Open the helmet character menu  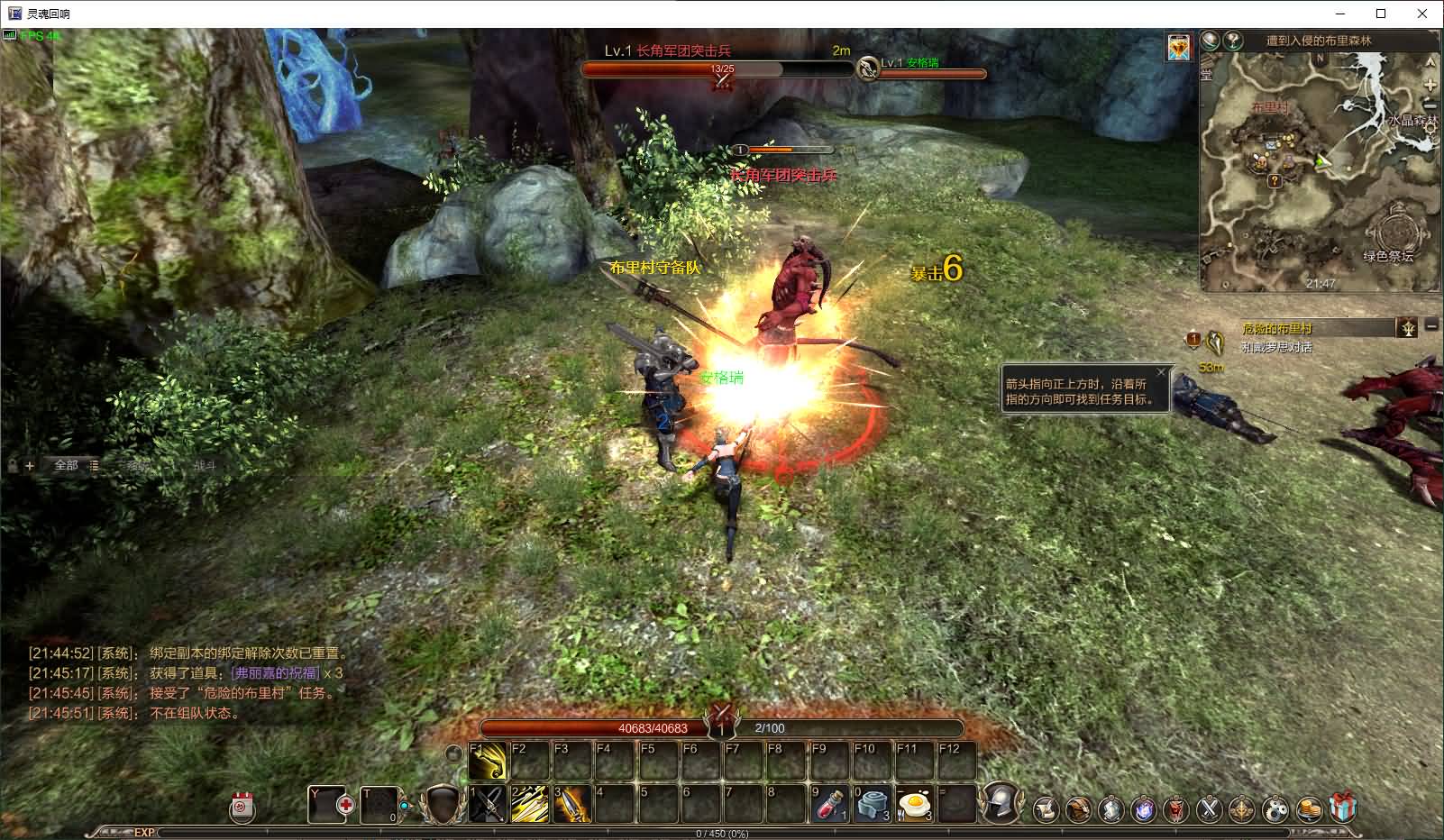(x=1000, y=802)
